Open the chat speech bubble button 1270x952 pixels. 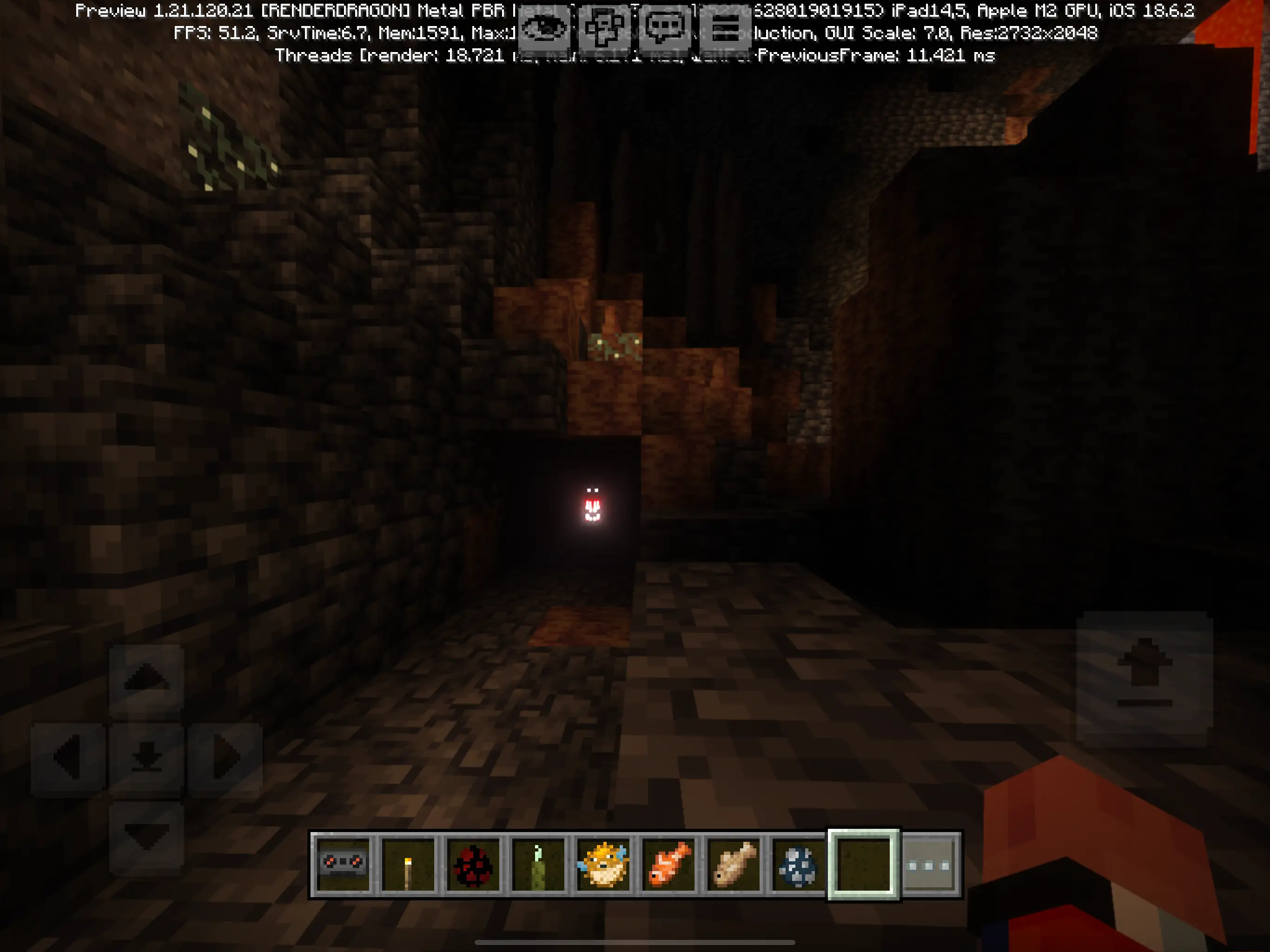(x=665, y=27)
